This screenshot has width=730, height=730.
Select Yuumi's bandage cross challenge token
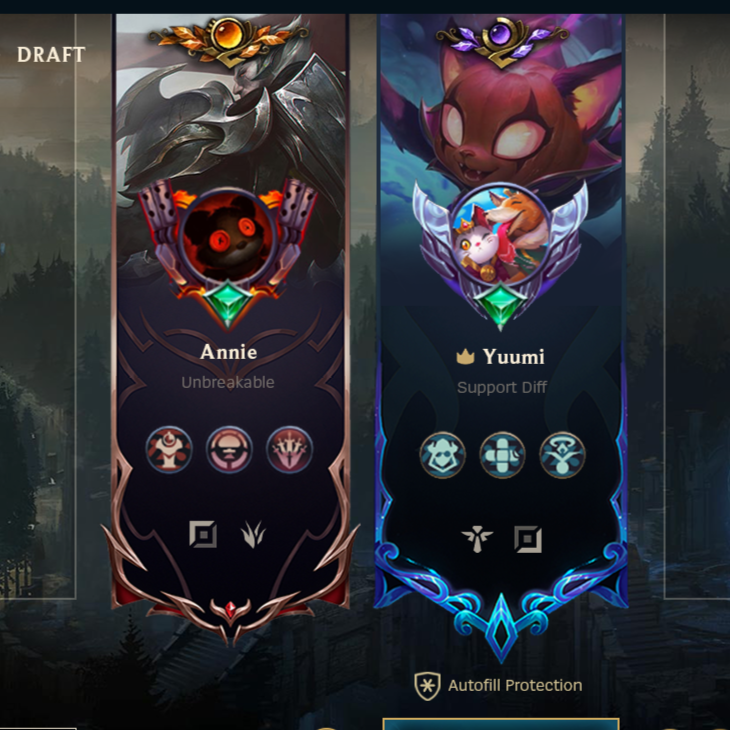pyautogui.click(x=502, y=455)
